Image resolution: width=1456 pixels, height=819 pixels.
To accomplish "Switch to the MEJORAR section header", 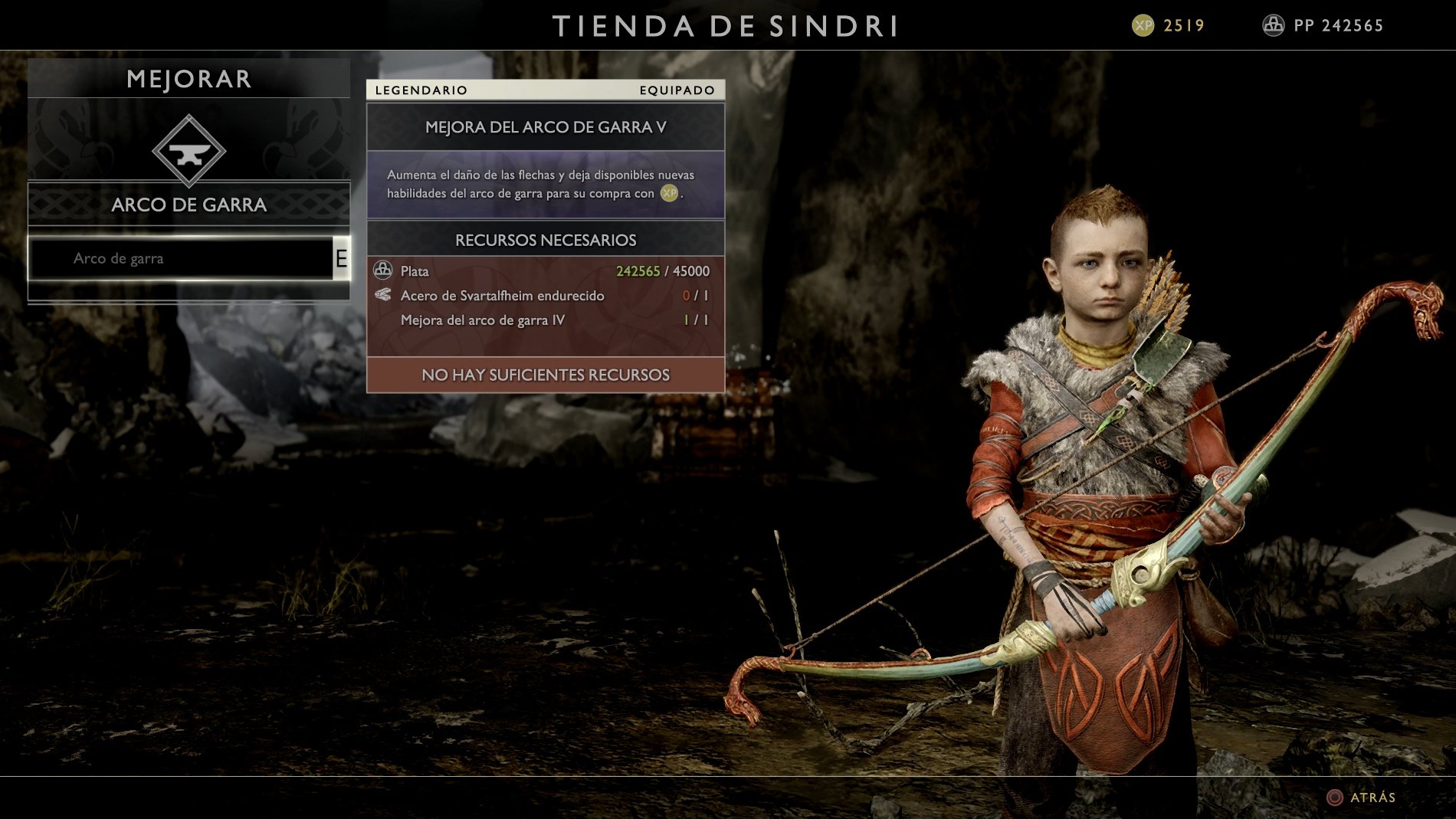I will point(189,77).
